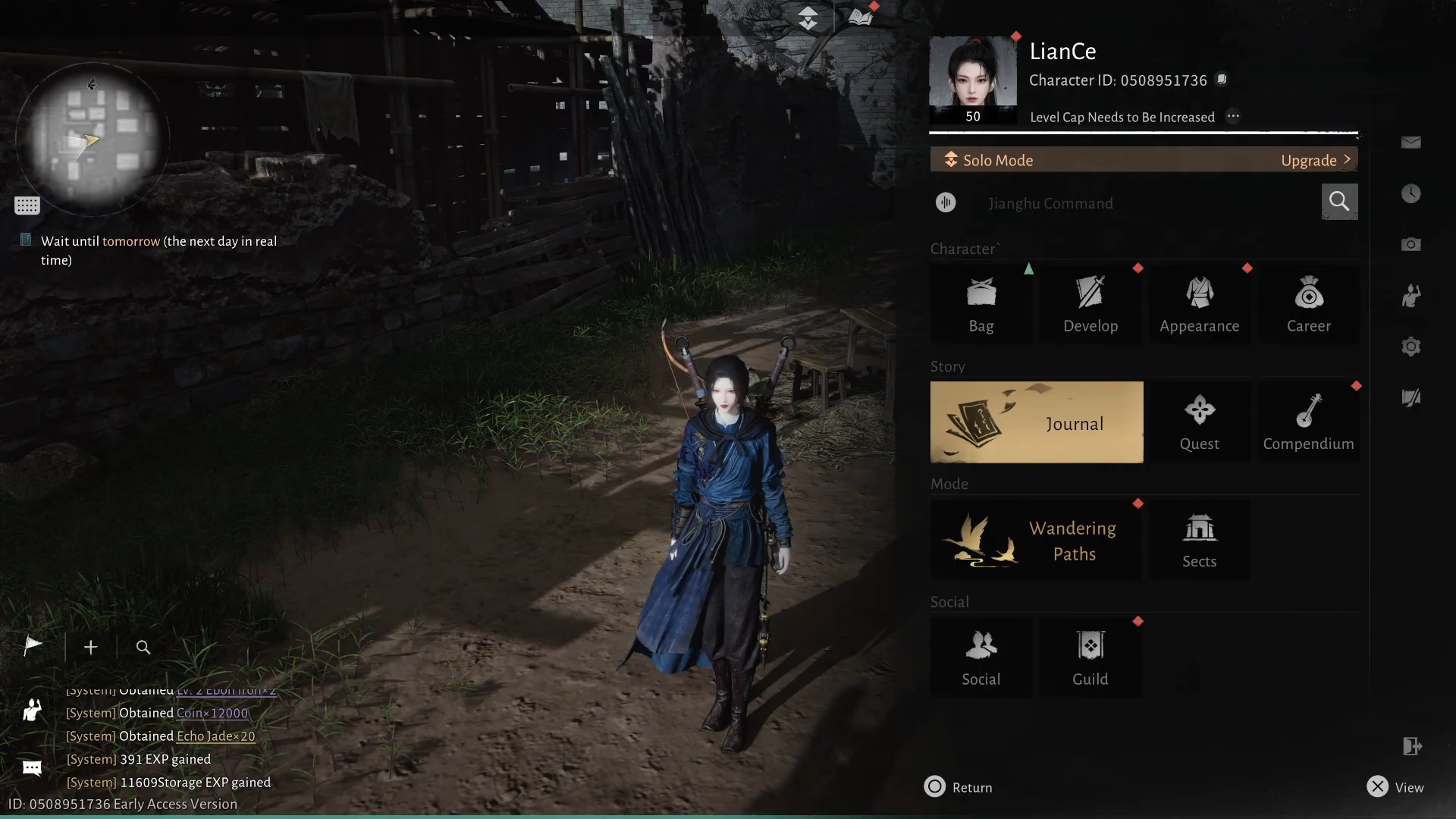
Task: Open the Develop menu
Action: pyautogui.click(x=1090, y=305)
